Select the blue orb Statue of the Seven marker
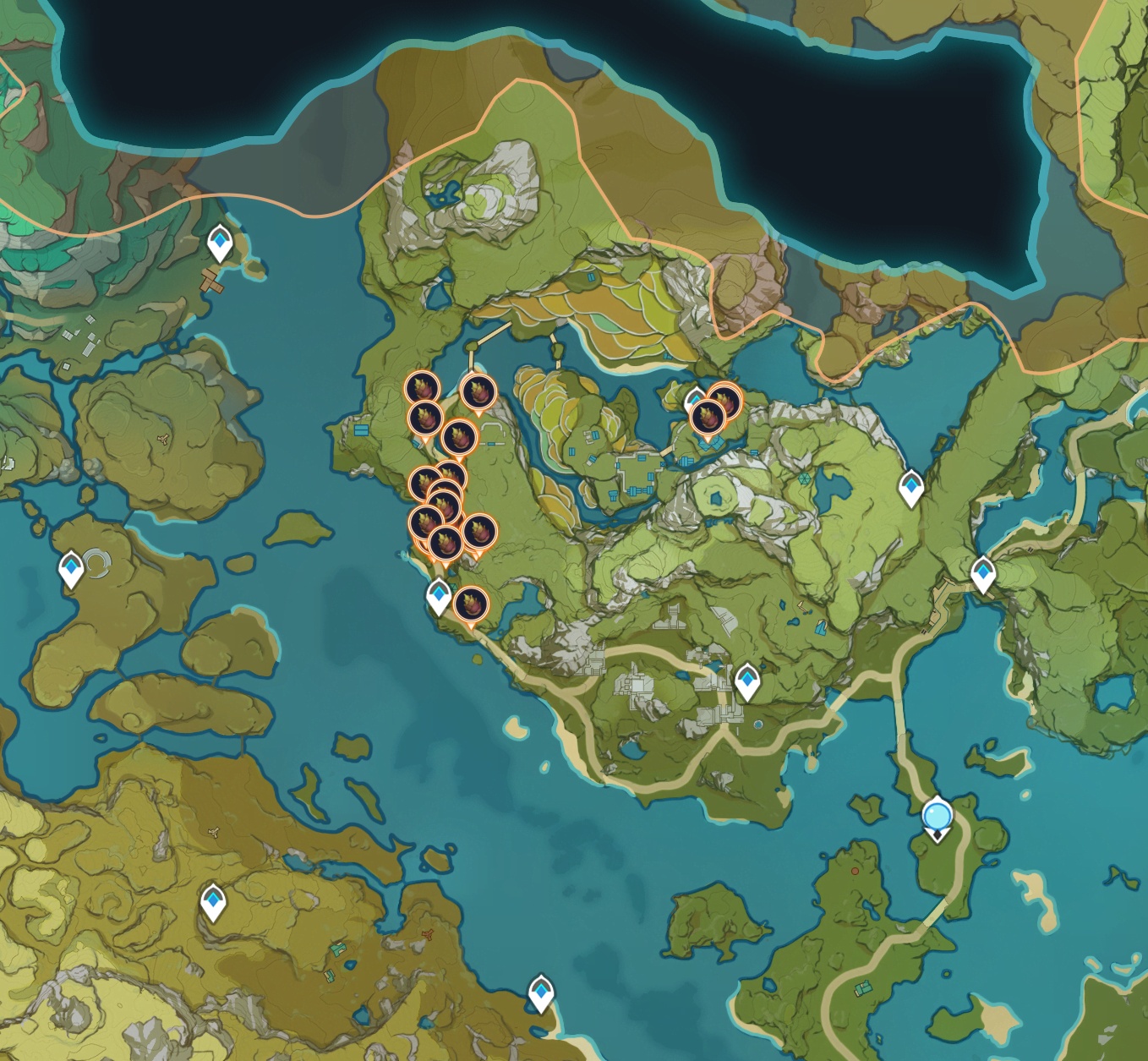This screenshot has height=1061, width=1148. pyautogui.click(x=937, y=818)
